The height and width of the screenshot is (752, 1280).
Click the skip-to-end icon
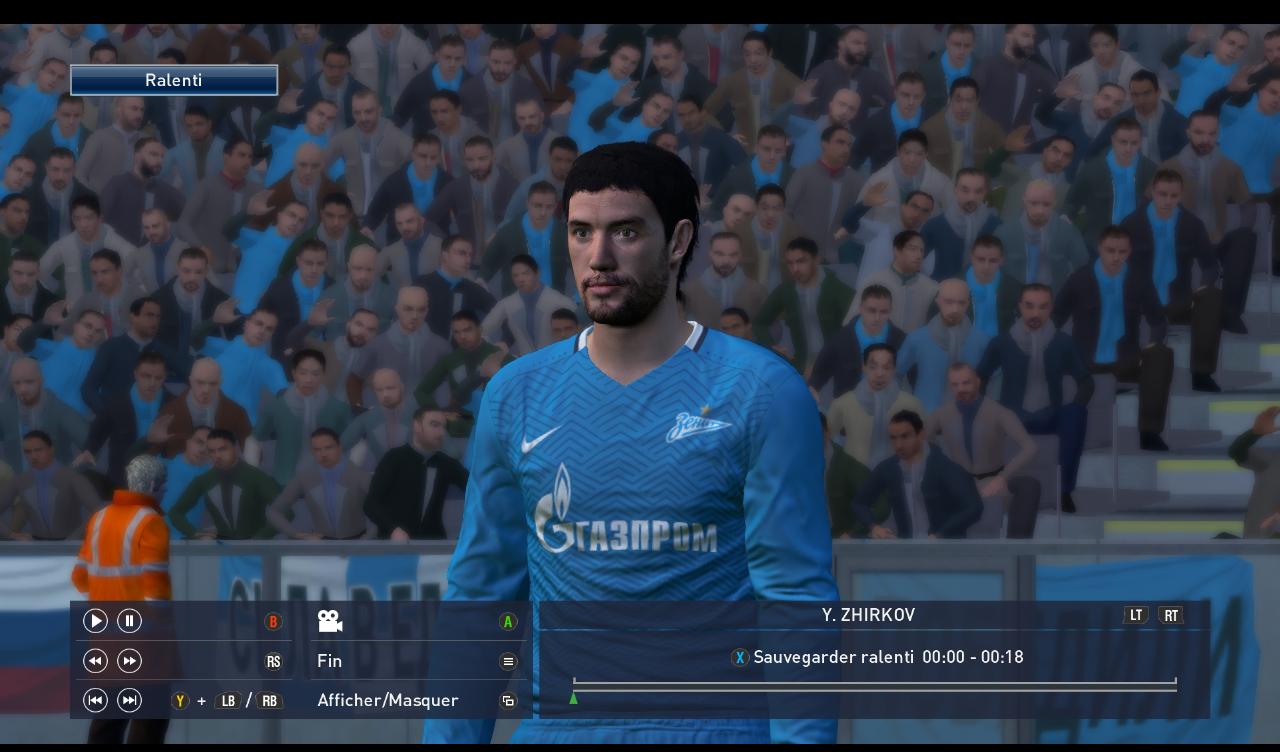click(x=129, y=700)
